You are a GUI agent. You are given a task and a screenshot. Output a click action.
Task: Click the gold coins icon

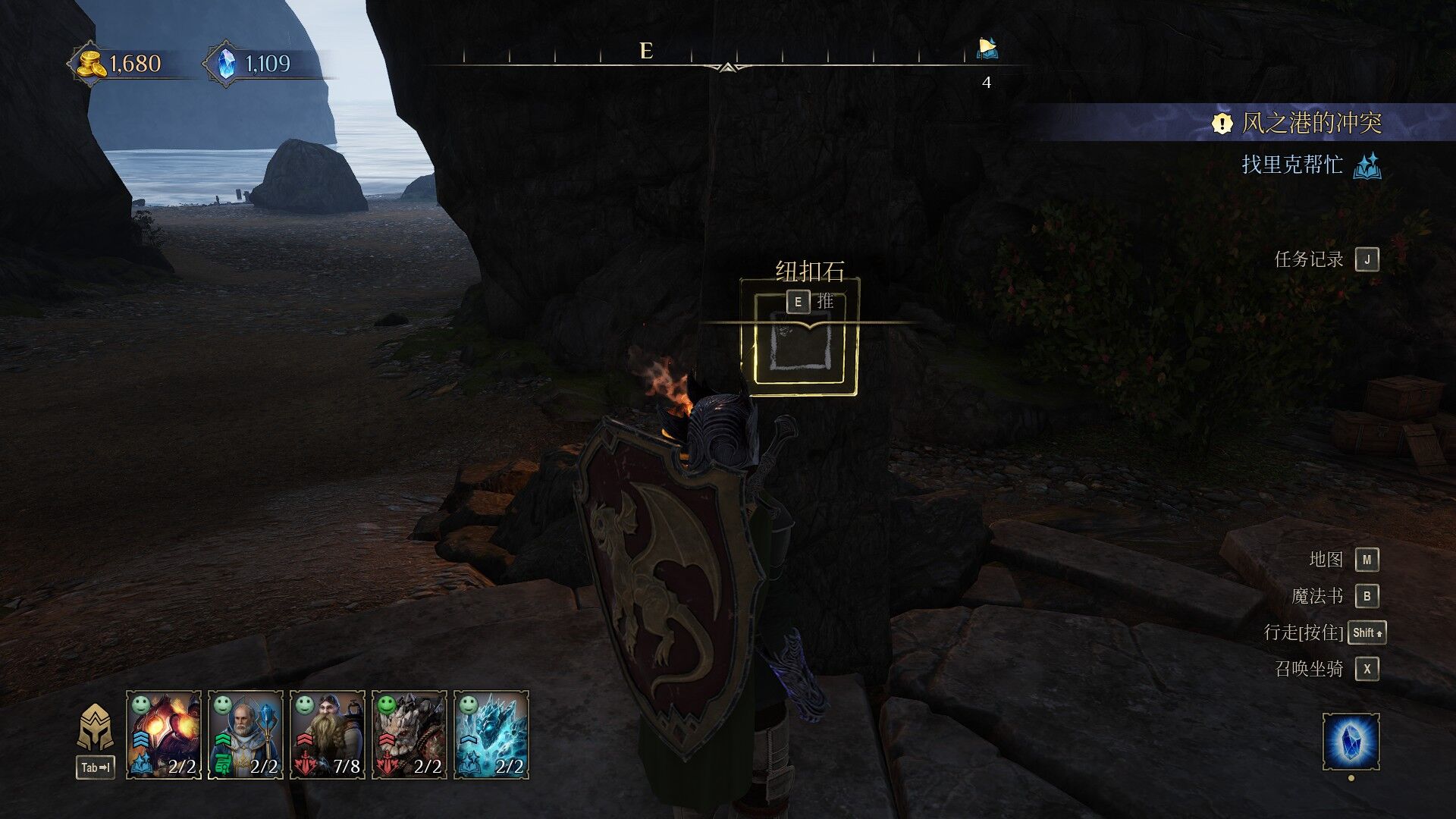click(x=92, y=64)
